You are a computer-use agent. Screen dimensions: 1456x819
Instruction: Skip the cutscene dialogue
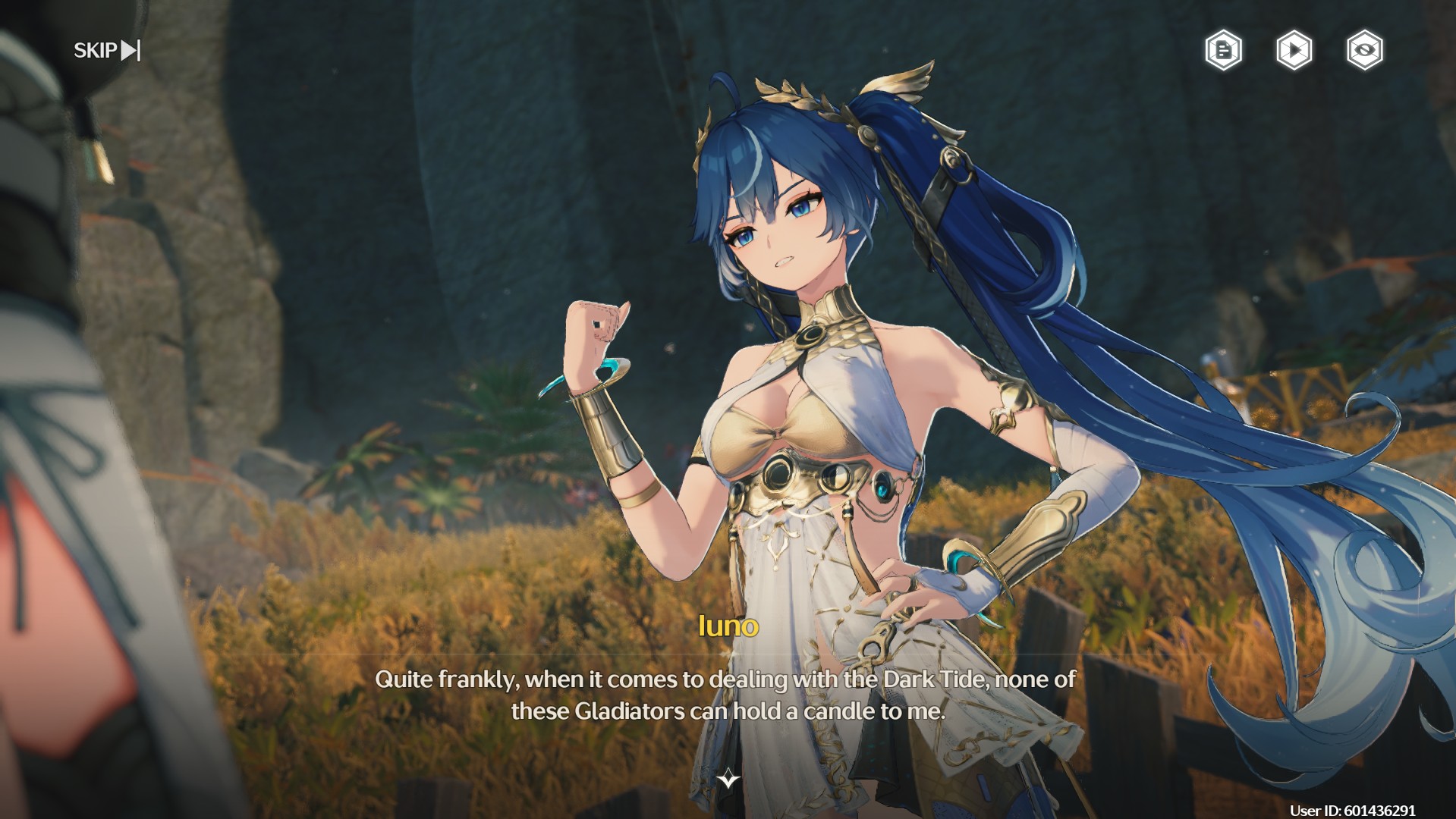[107, 50]
